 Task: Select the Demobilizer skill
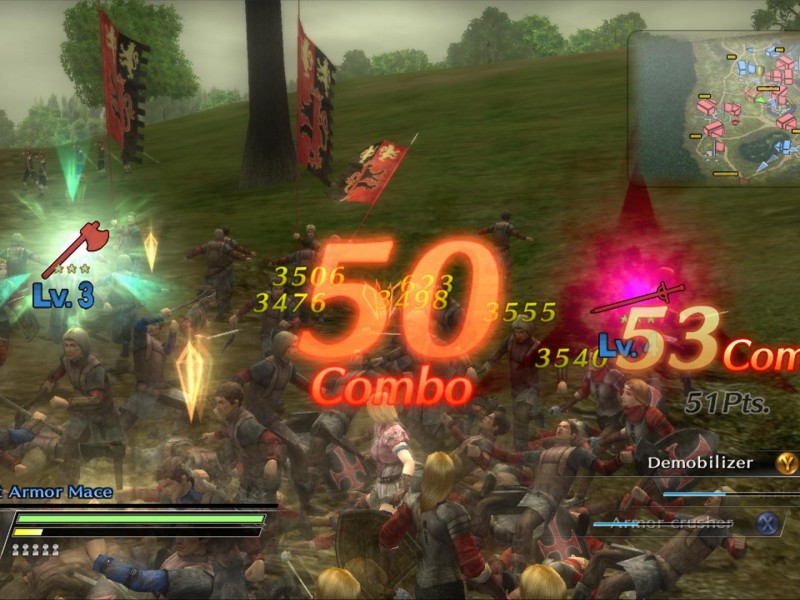pos(711,463)
